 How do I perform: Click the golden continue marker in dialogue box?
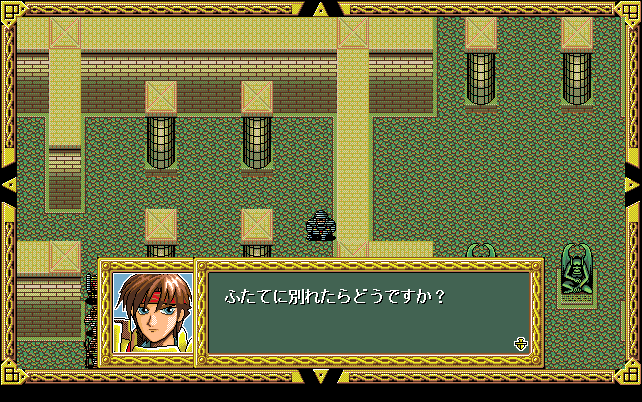520,344
